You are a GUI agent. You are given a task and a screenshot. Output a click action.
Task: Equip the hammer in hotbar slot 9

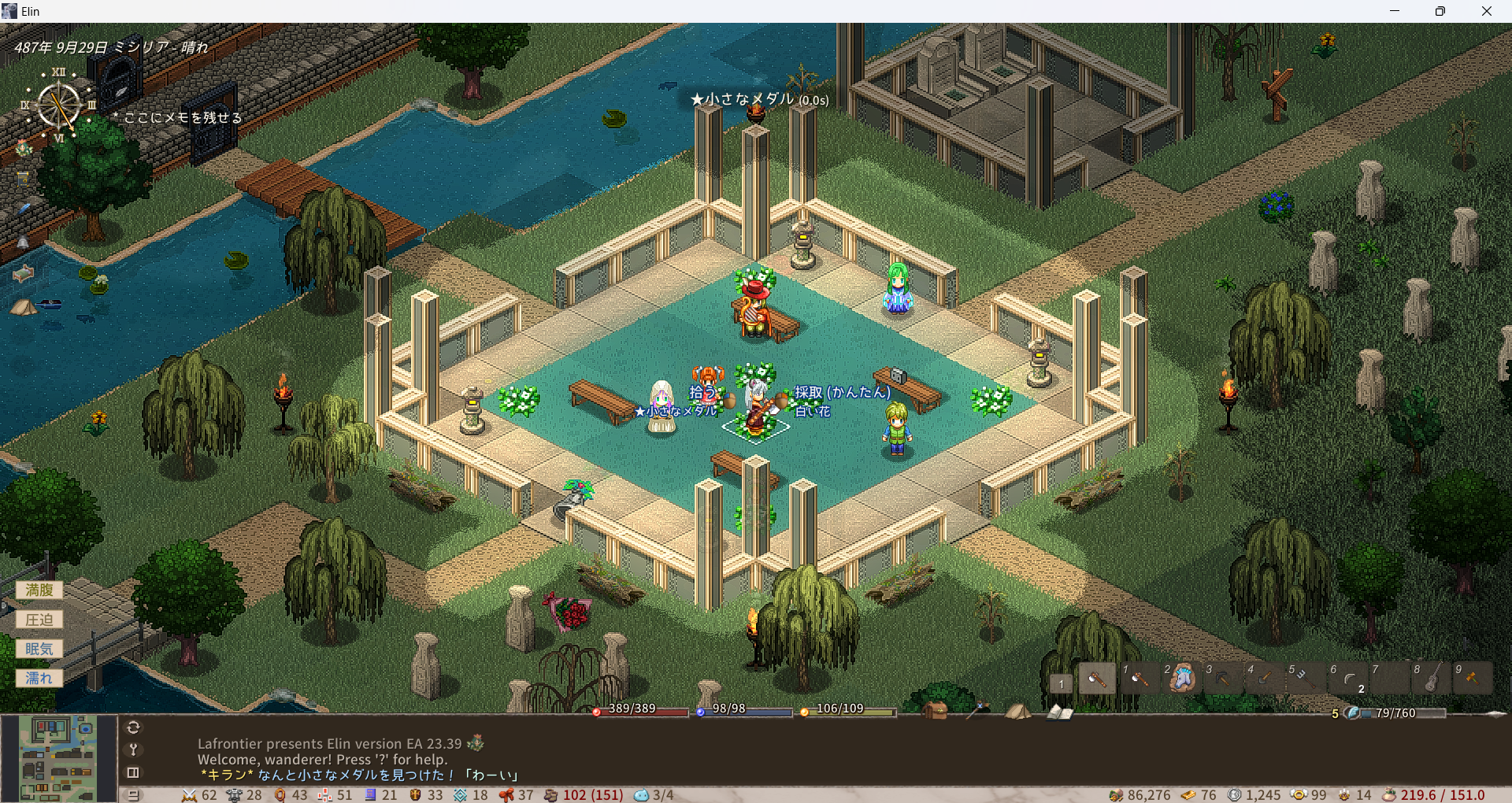pos(1472,679)
